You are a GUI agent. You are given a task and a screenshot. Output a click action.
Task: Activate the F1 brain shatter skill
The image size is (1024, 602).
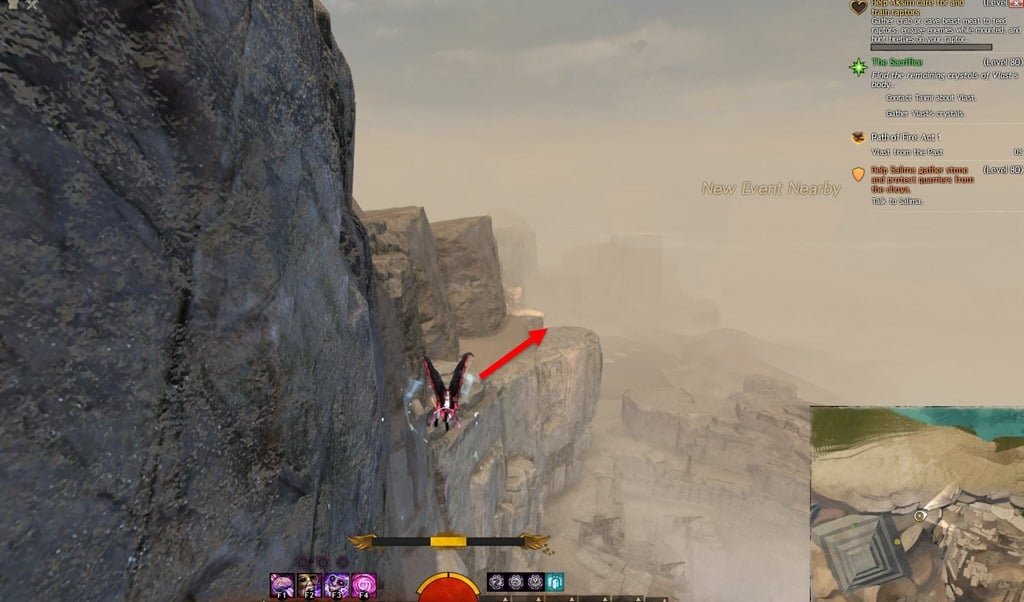pos(282,585)
